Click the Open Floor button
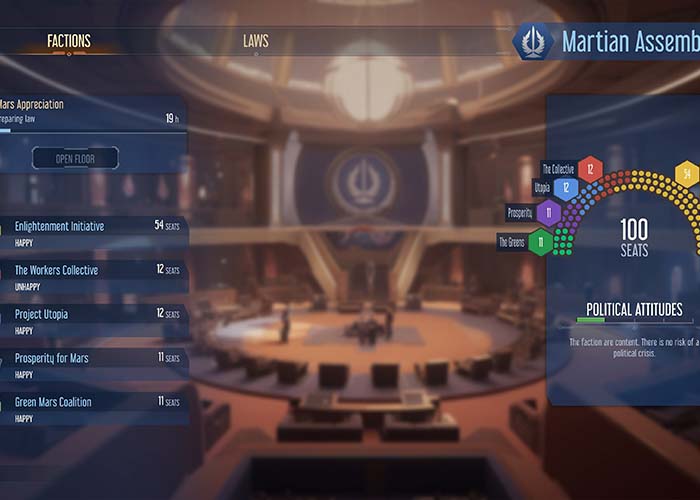 [75, 158]
